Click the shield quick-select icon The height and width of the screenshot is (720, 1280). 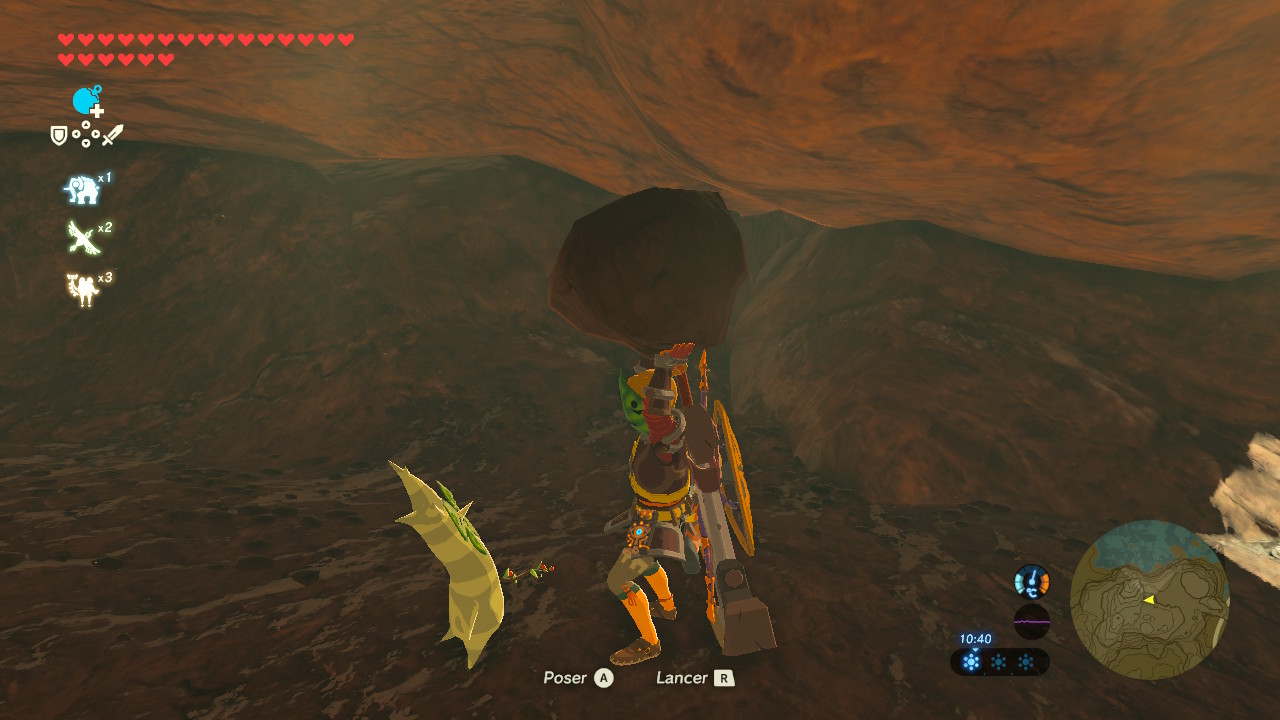[x=59, y=135]
